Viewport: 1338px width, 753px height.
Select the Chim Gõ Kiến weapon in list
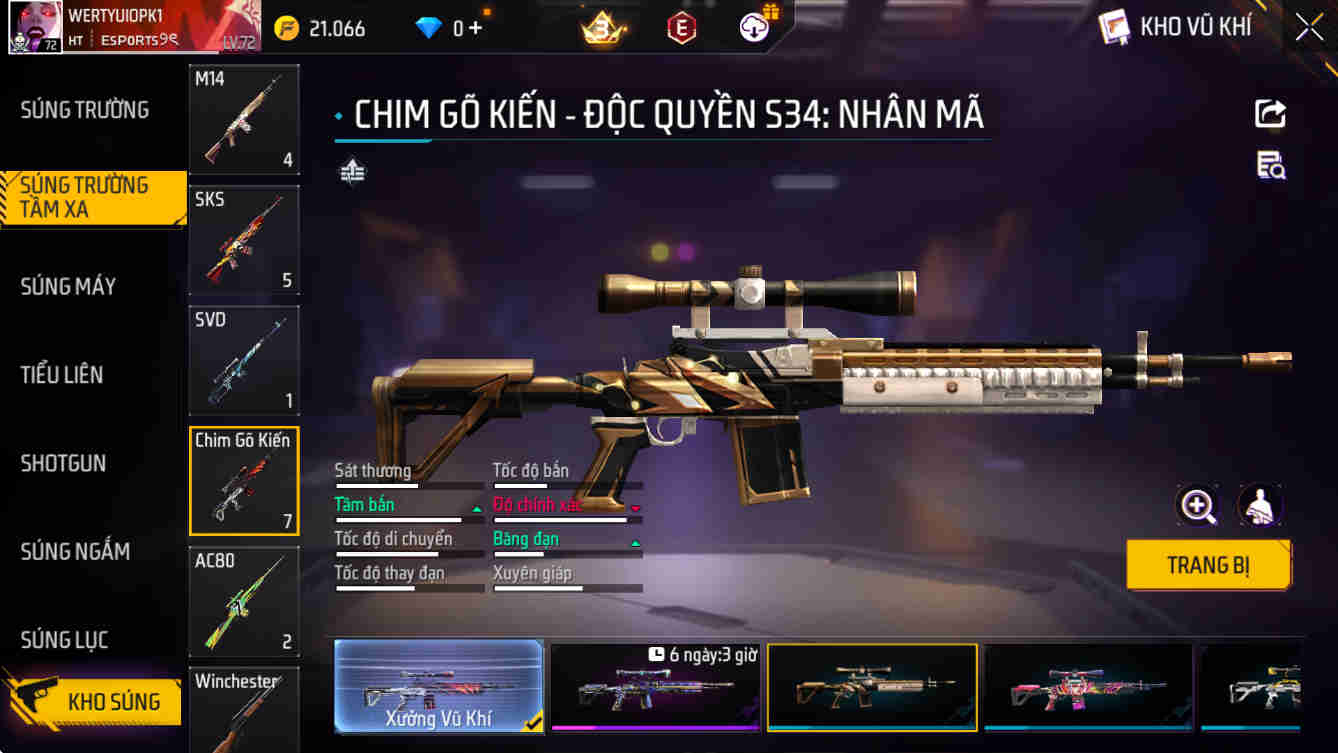click(243, 480)
